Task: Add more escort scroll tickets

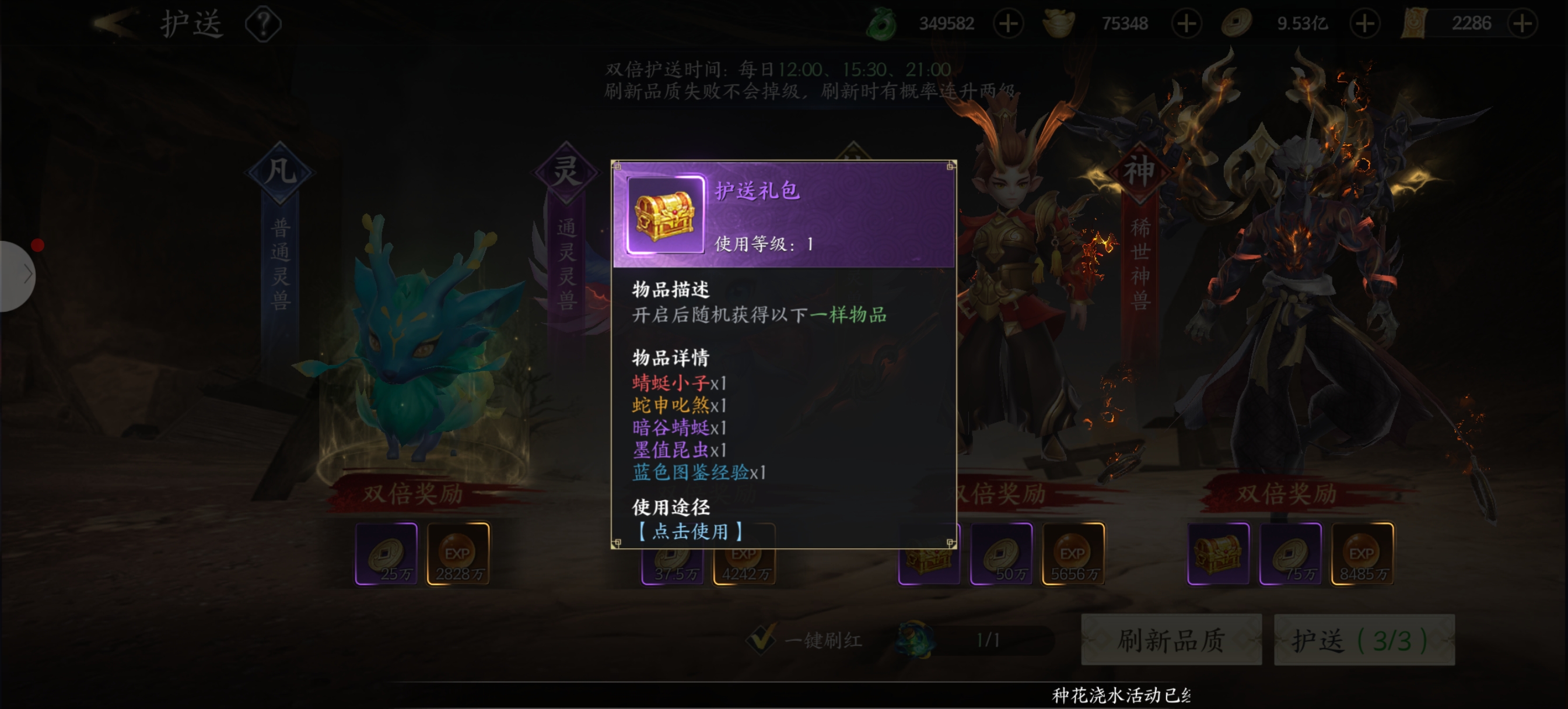Action: tap(1522, 24)
